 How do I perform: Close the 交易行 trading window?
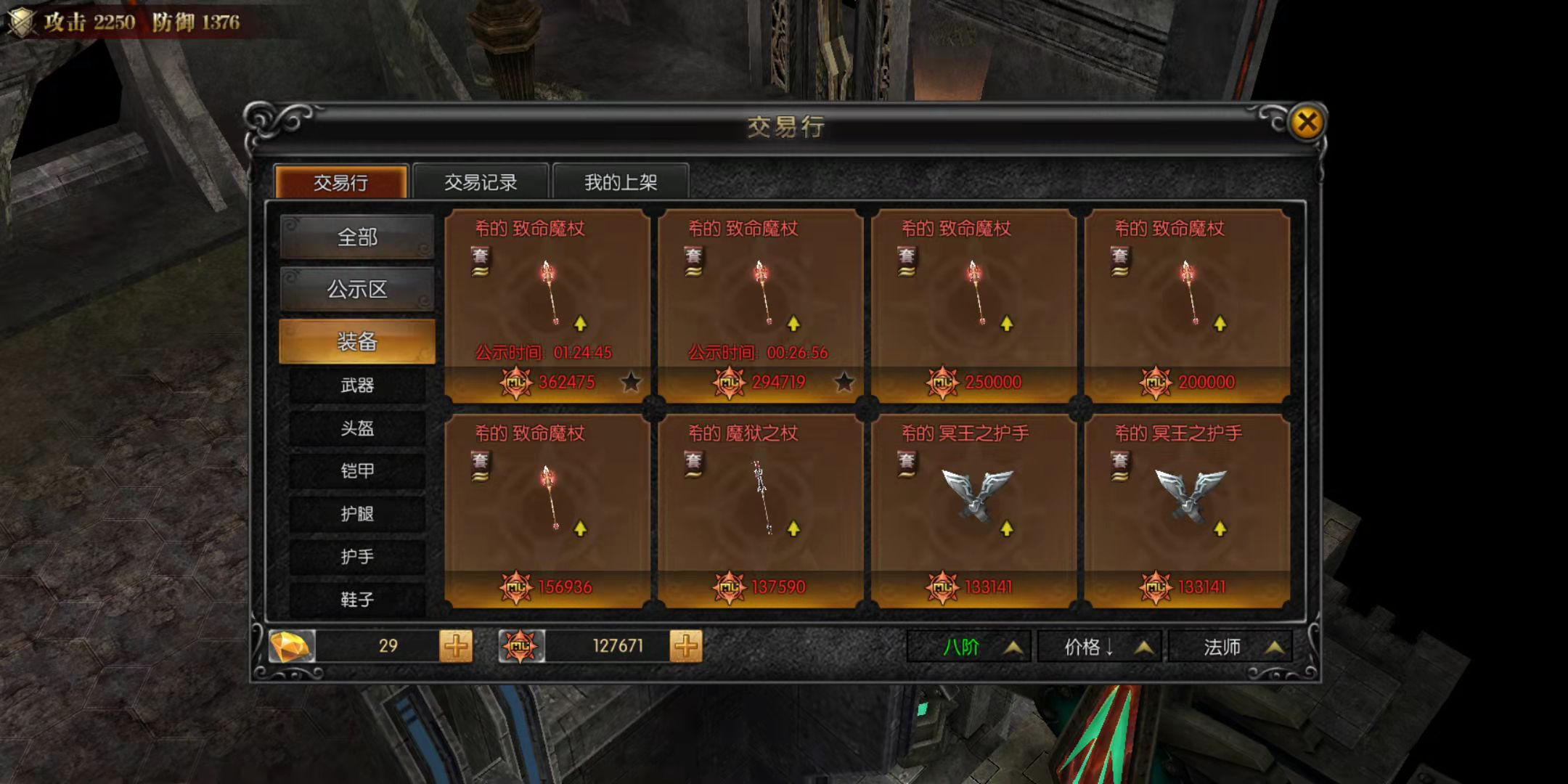[1307, 122]
